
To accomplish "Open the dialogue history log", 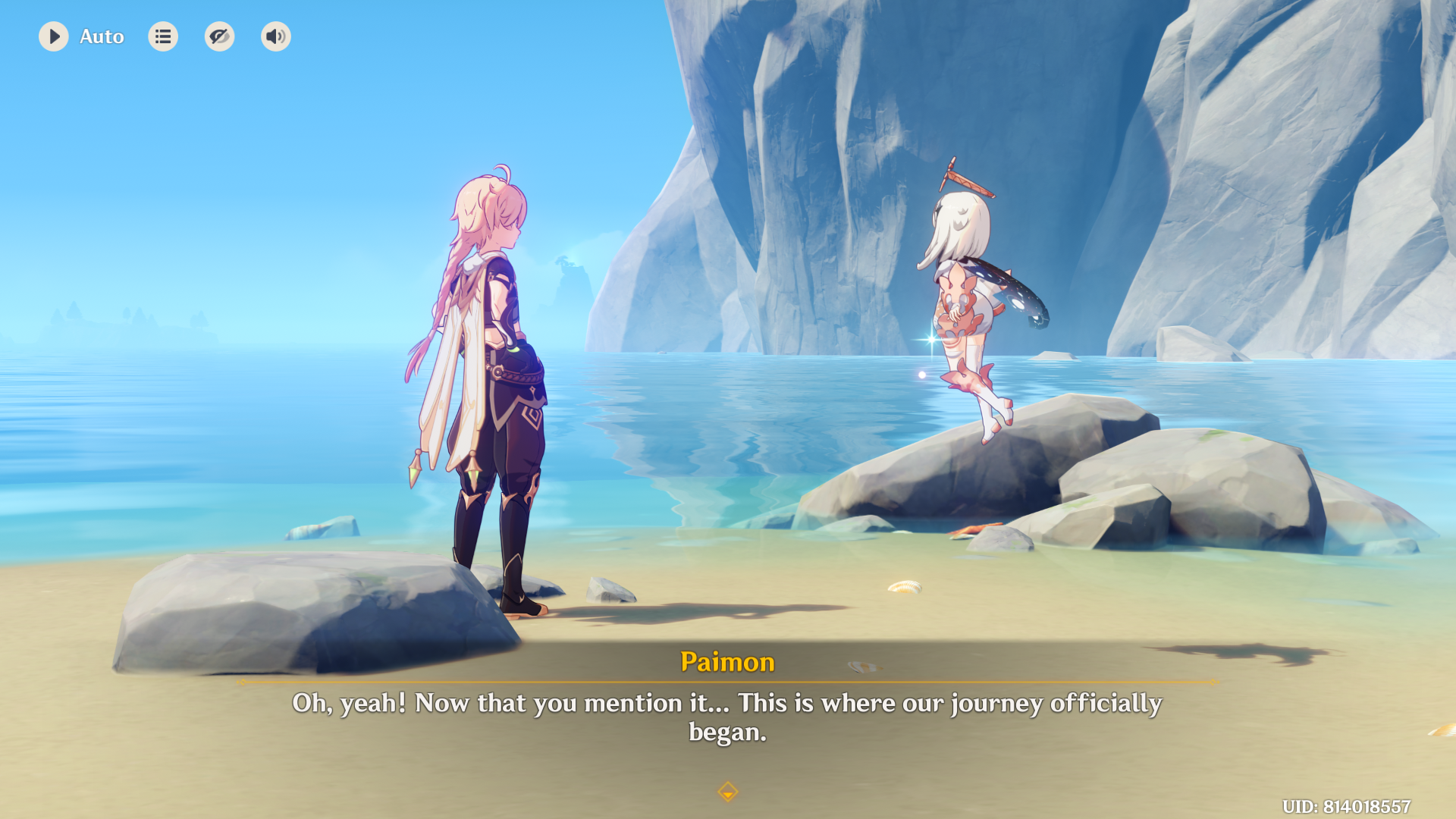I will [x=163, y=36].
